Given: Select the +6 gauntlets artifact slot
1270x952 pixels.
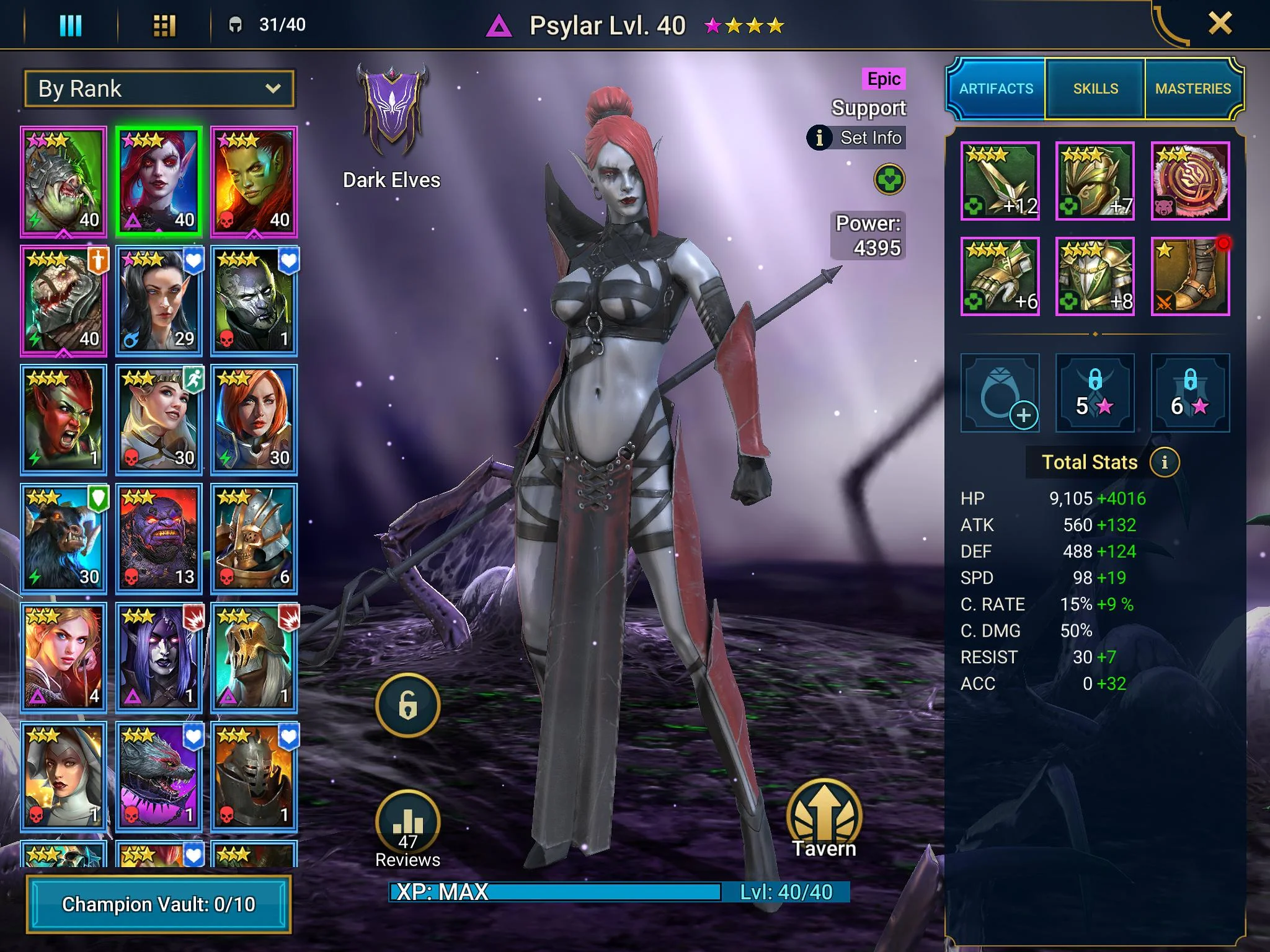Looking at the screenshot, I should [x=1000, y=276].
